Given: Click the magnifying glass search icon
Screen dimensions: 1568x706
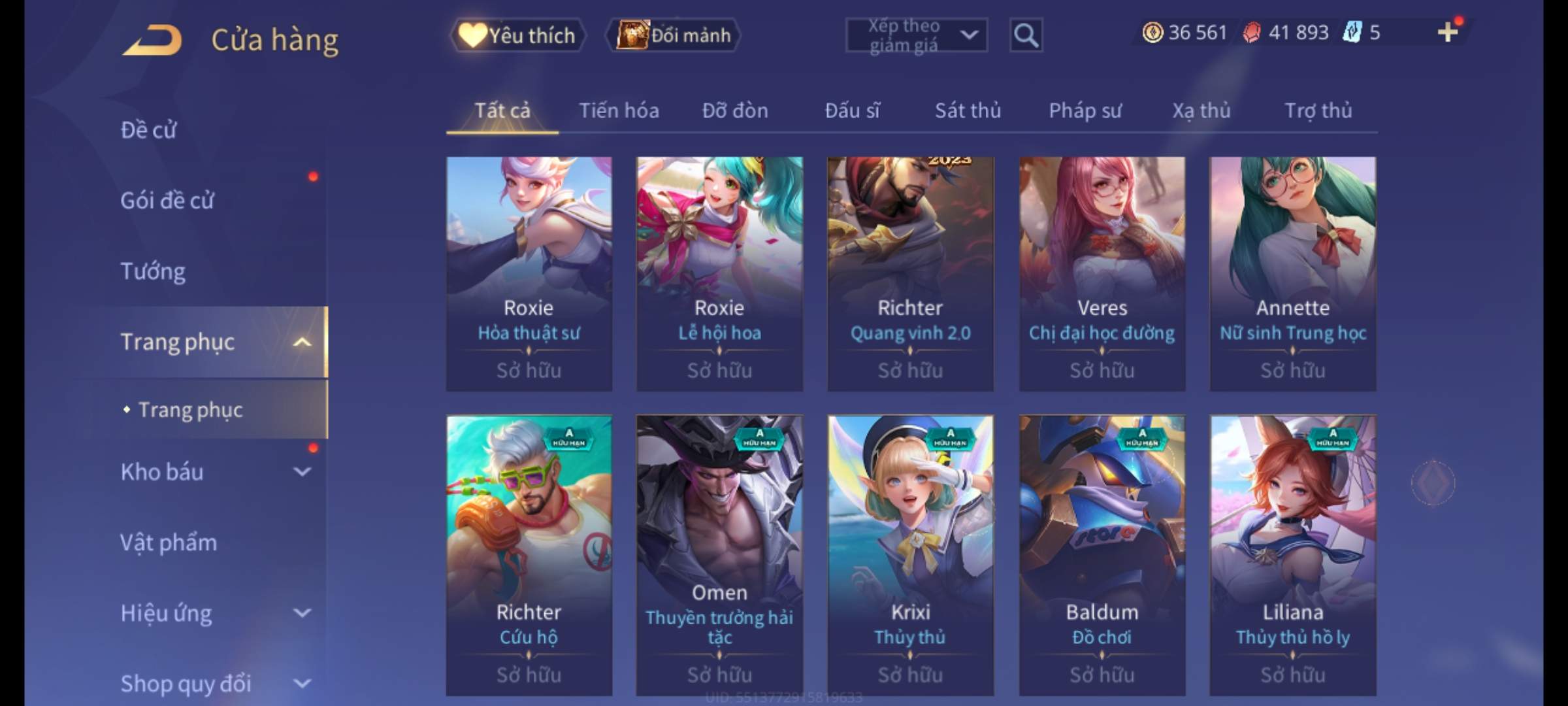Looking at the screenshot, I should pyautogui.click(x=1026, y=35).
